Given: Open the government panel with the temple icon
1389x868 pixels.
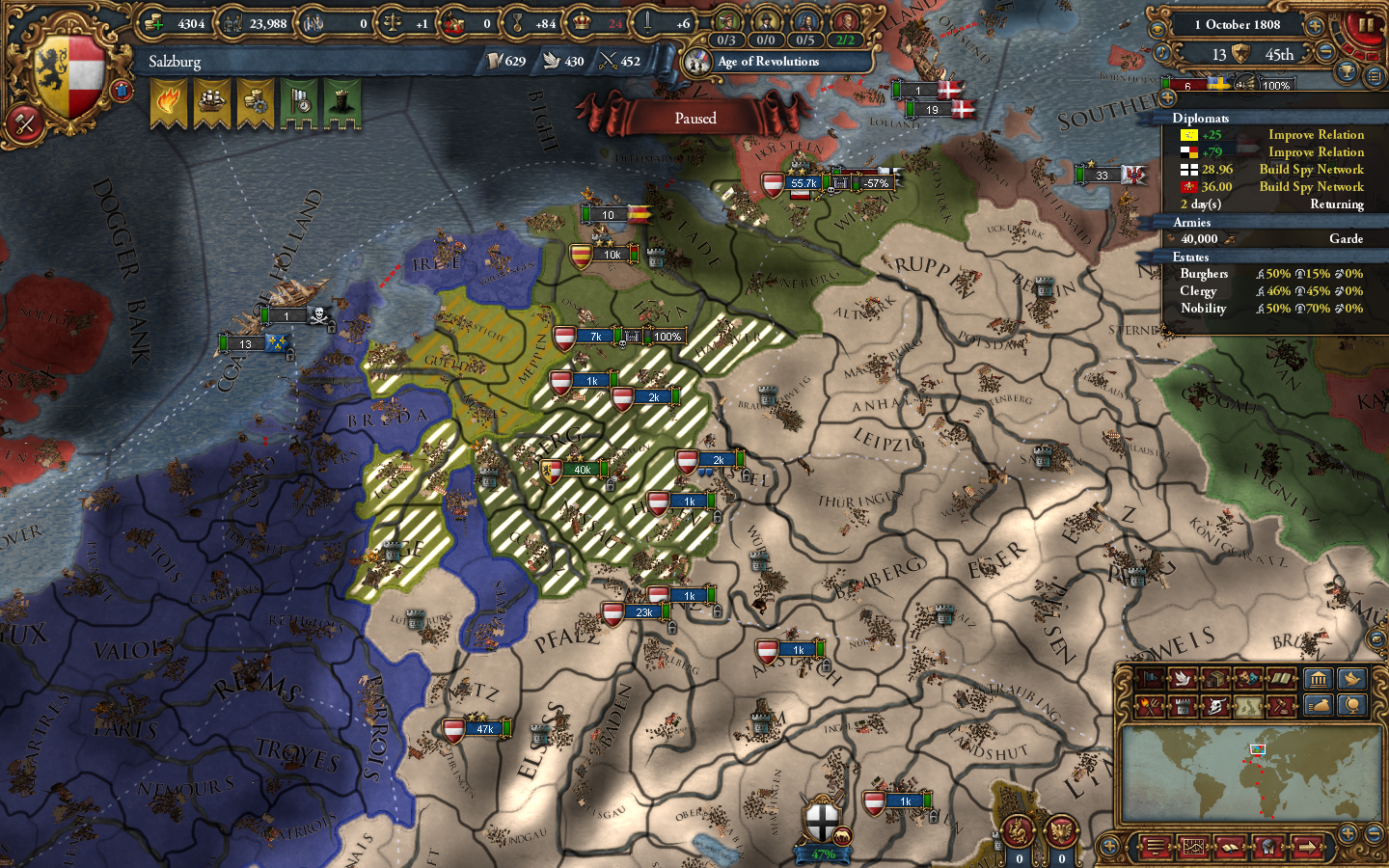Looking at the screenshot, I should 1319,679.
